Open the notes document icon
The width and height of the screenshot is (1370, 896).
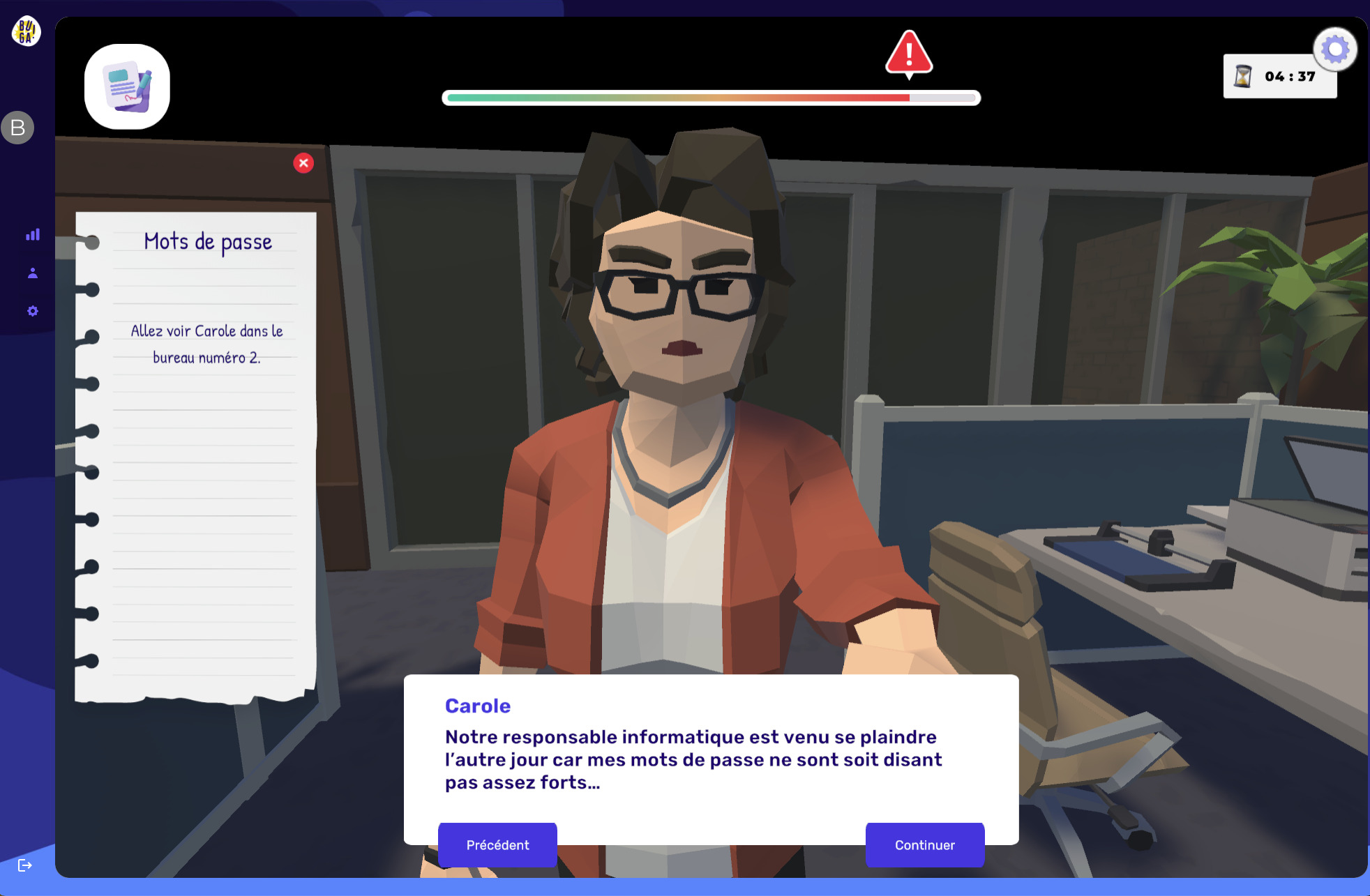[x=127, y=87]
